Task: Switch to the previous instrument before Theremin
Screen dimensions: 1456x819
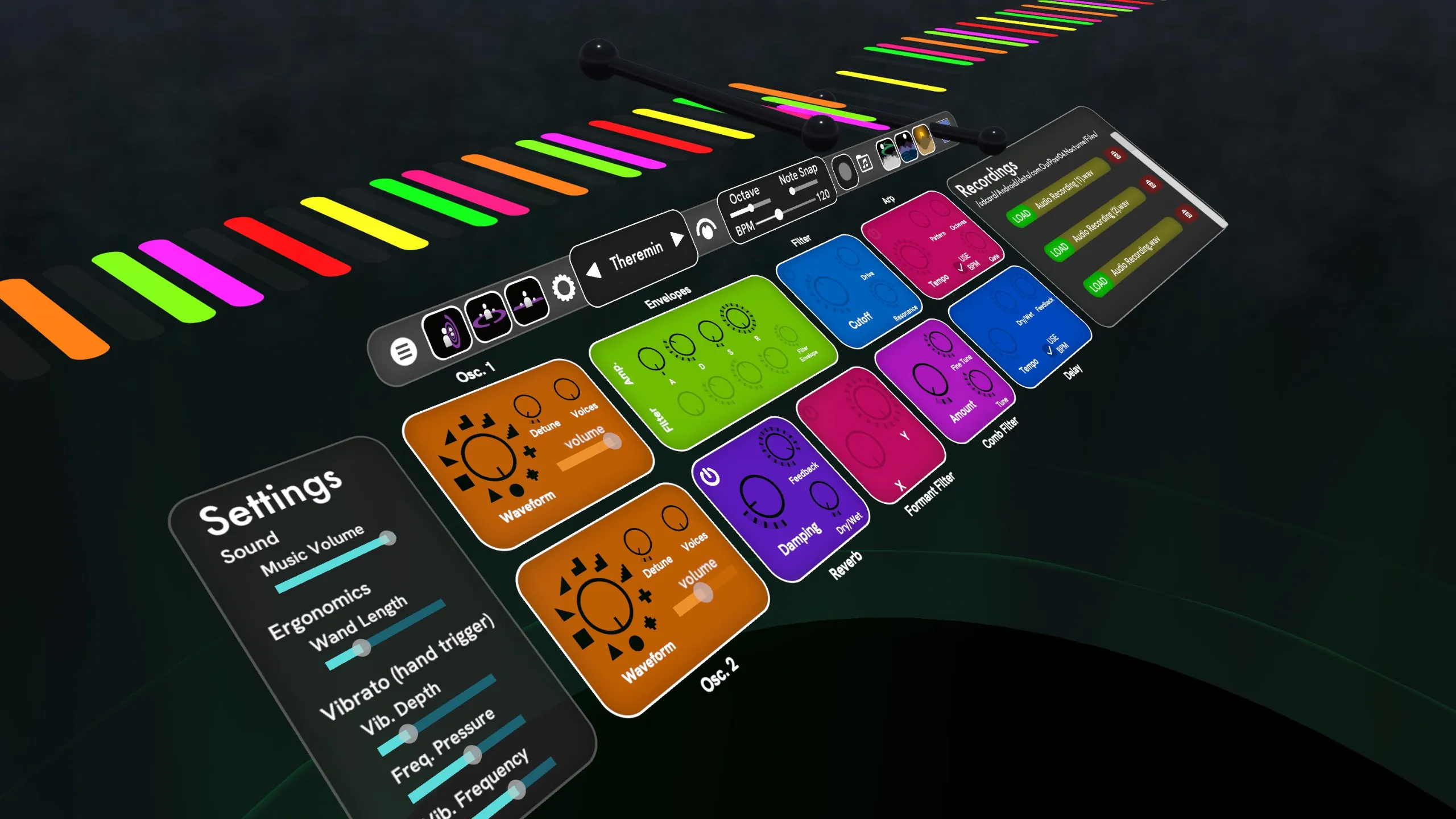Action: [x=594, y=270]
